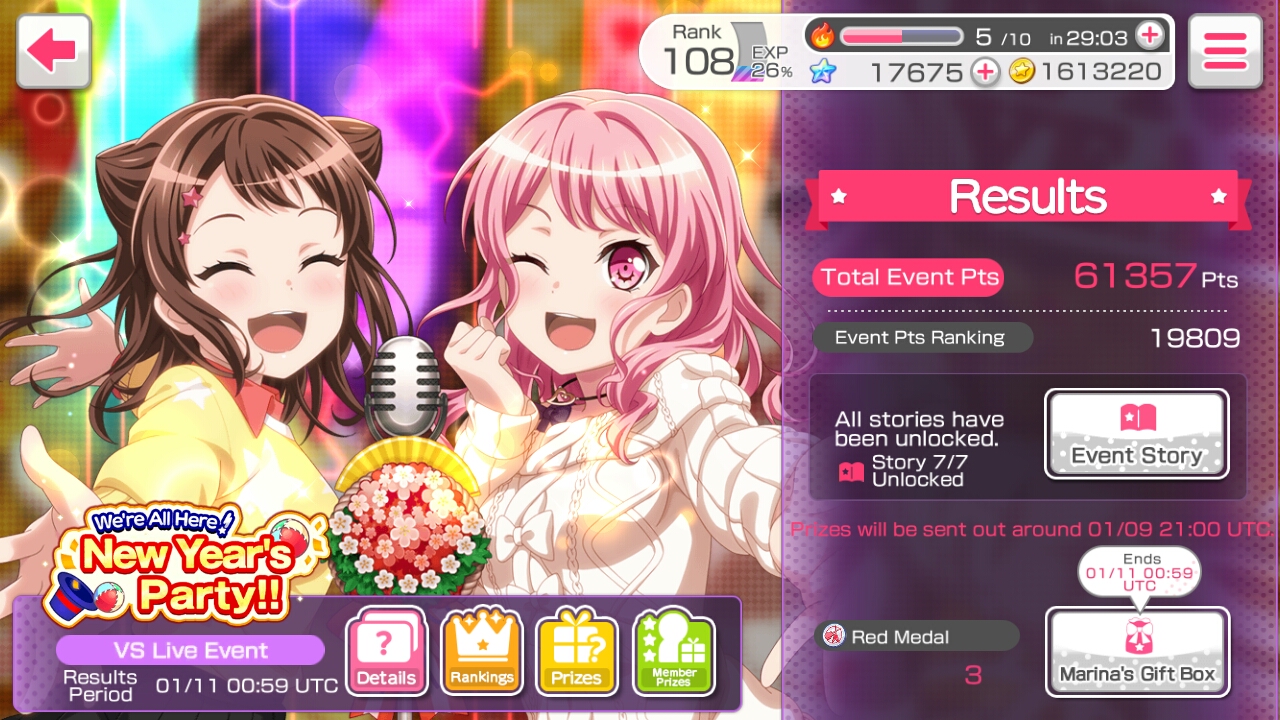Show the event Rankings
1280x720 pixels.
click(x=482, y=652)
